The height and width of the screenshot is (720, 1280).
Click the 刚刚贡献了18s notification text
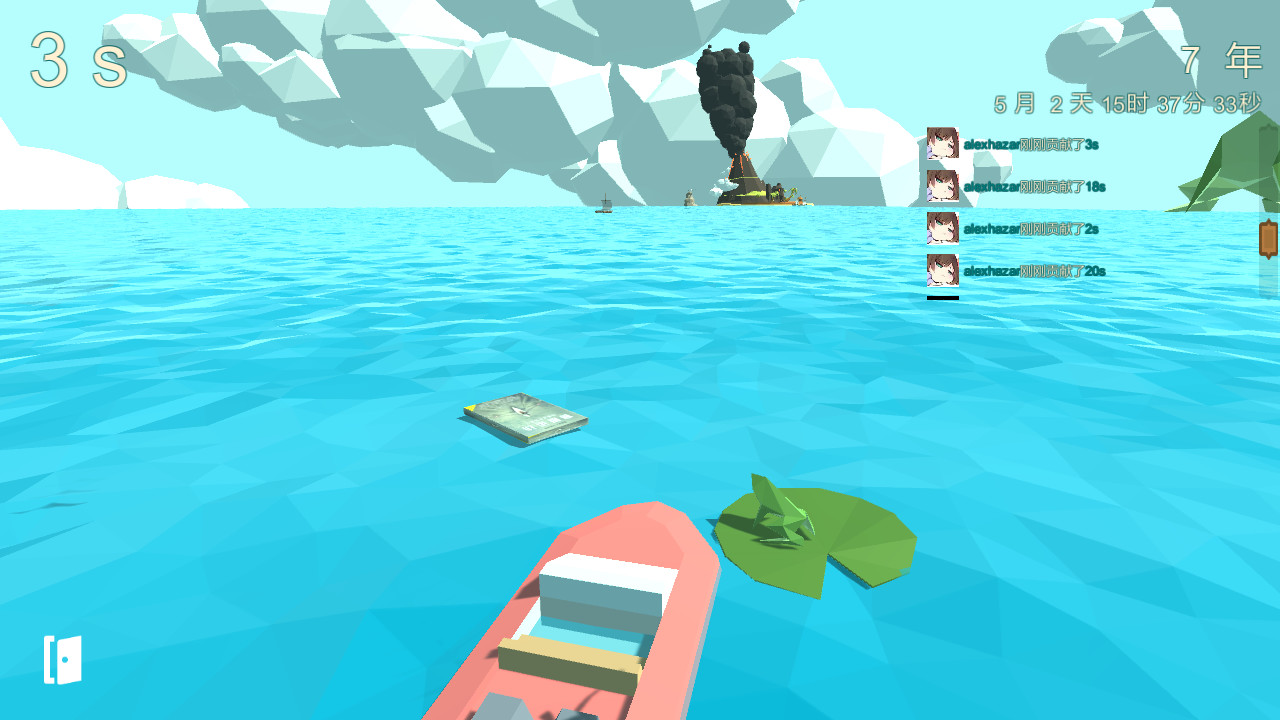(1035, 185)
